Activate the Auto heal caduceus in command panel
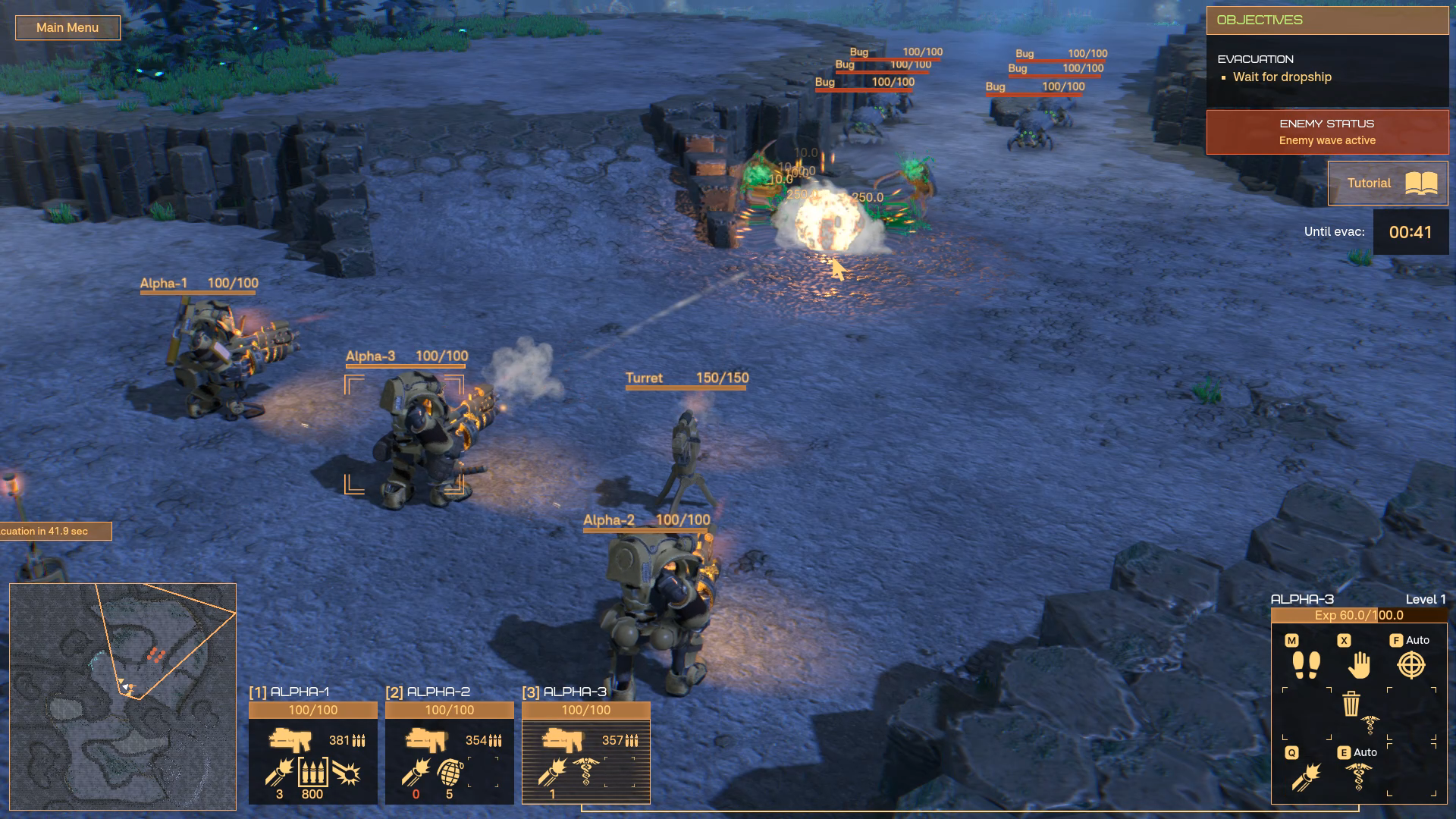This screenshot has height=819, width=1456. pyautogui.click(x=1358, y=777)
